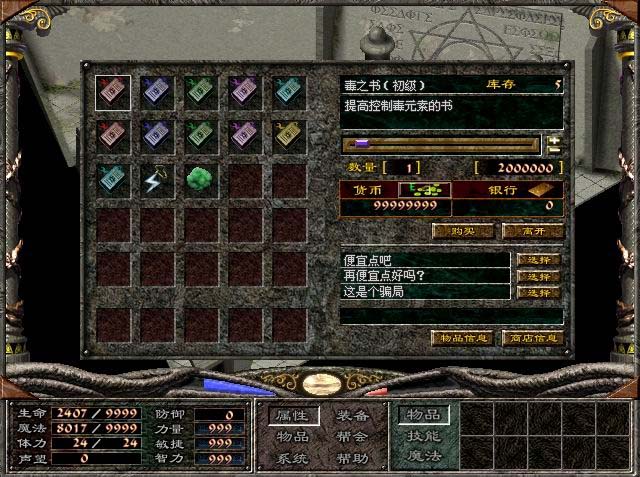The height and width of the screenshot is (477, 640).
Task: Switch to the 技能 skills tab
Action: tap(422, 436)
